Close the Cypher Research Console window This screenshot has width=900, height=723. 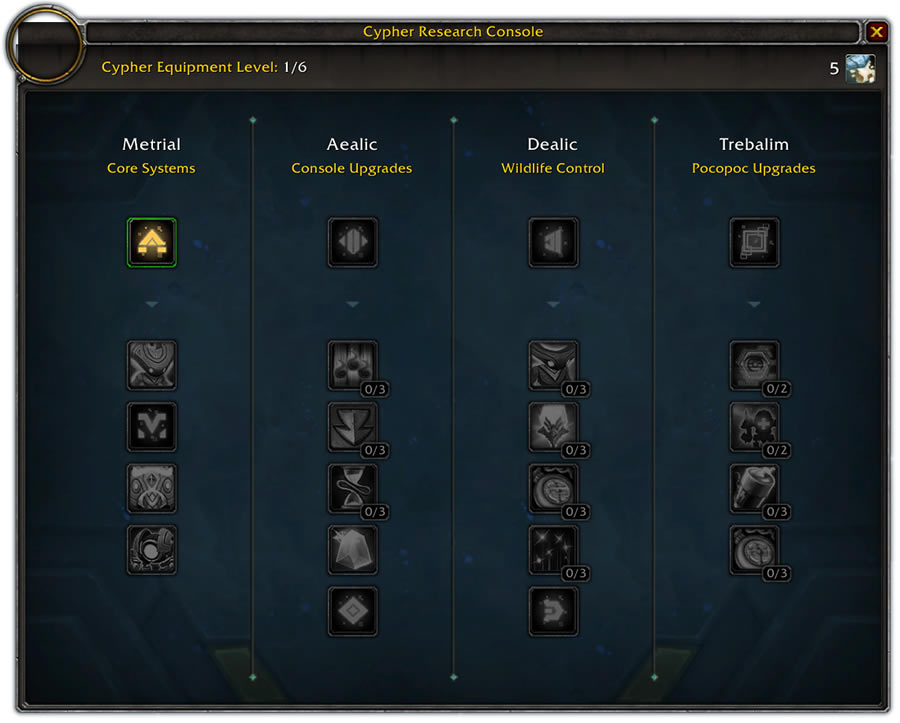pos(877,32)
